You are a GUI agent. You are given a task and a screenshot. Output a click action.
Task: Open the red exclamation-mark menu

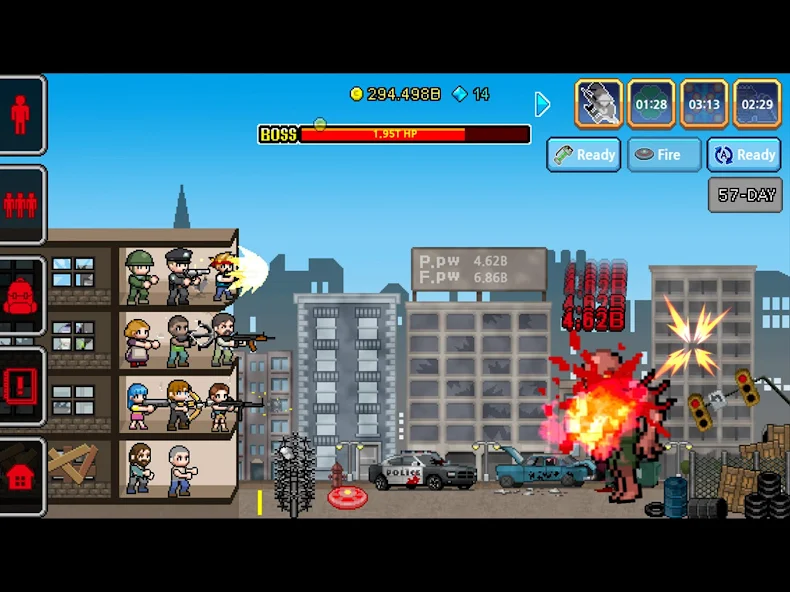tap(21, 387)
